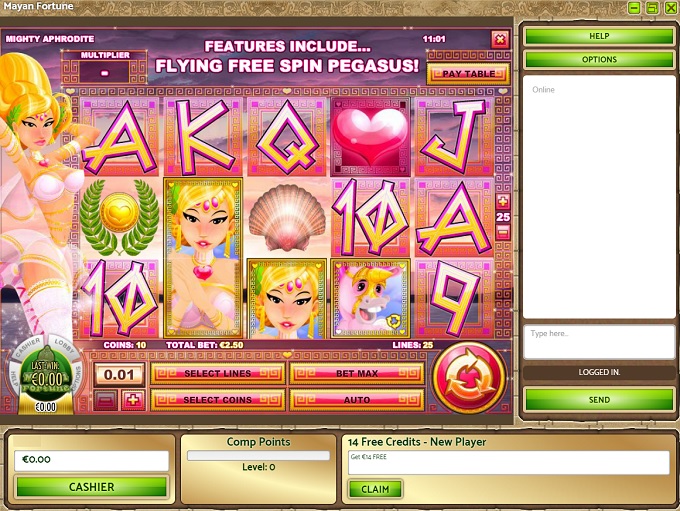The height and width of the screenshot is (511, 680).
Task: Open the Help panel
Action: (x=599, y=36)
